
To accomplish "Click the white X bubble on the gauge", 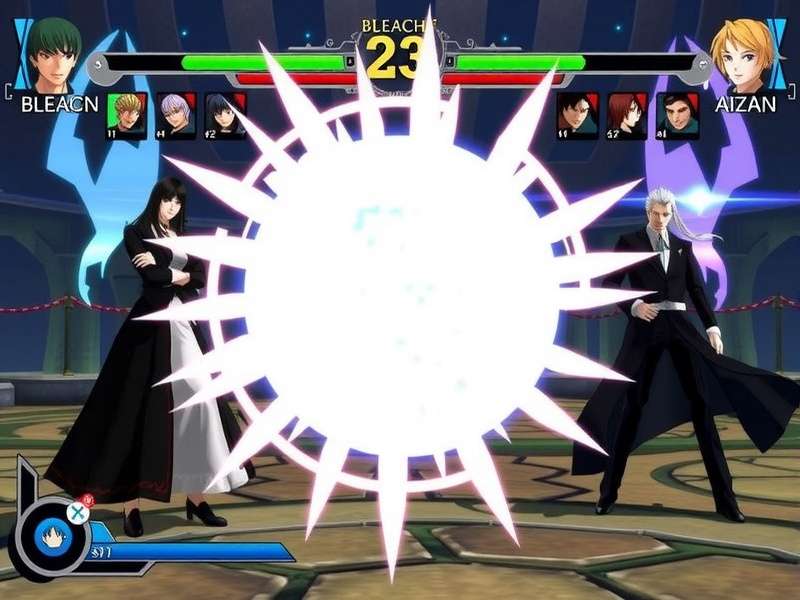I will point(77,512).
